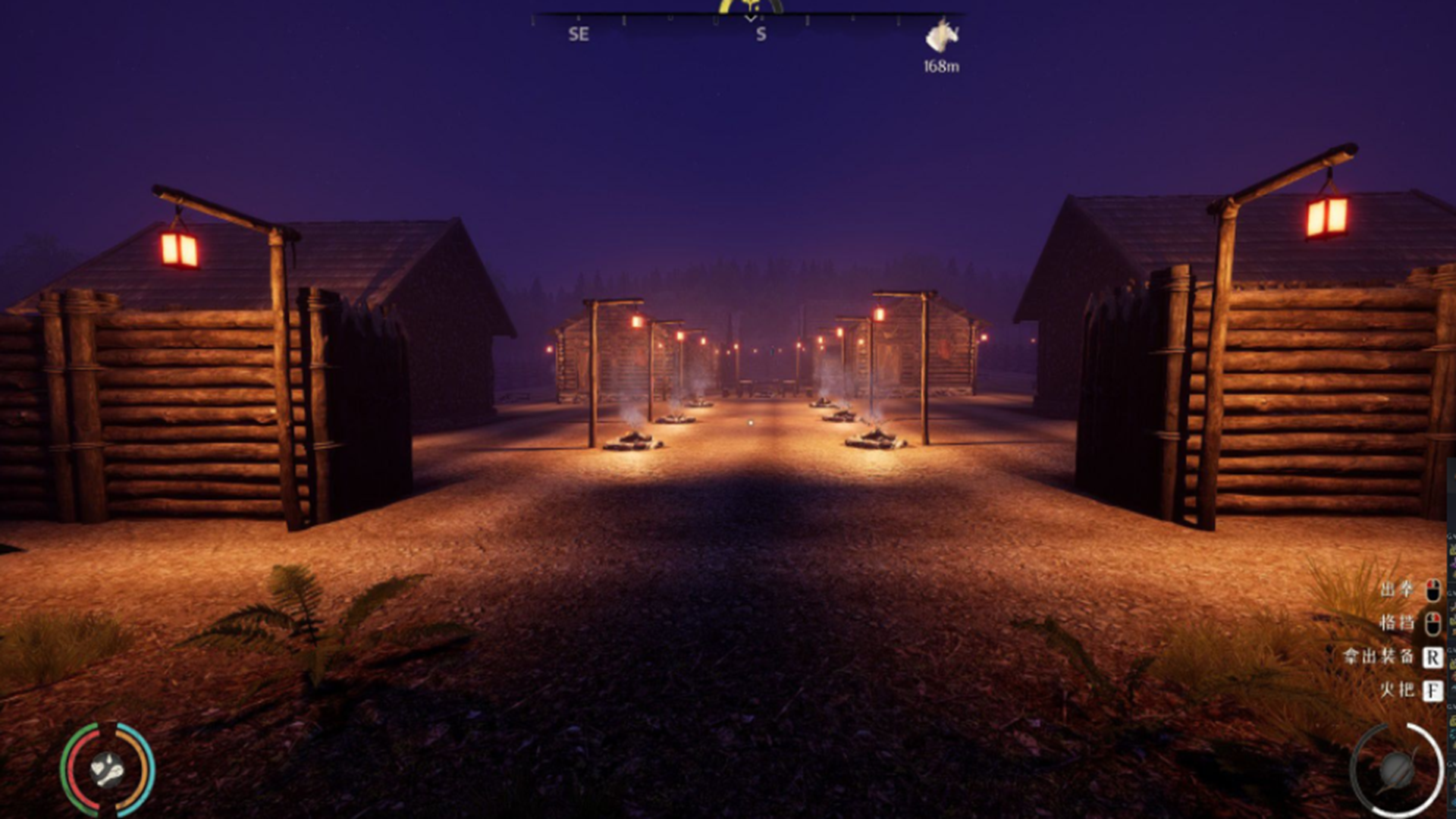The height and width of the screenshot is (819, 1456).
Task: Click the horse head marker on the compass
Action: click(941, 36)
